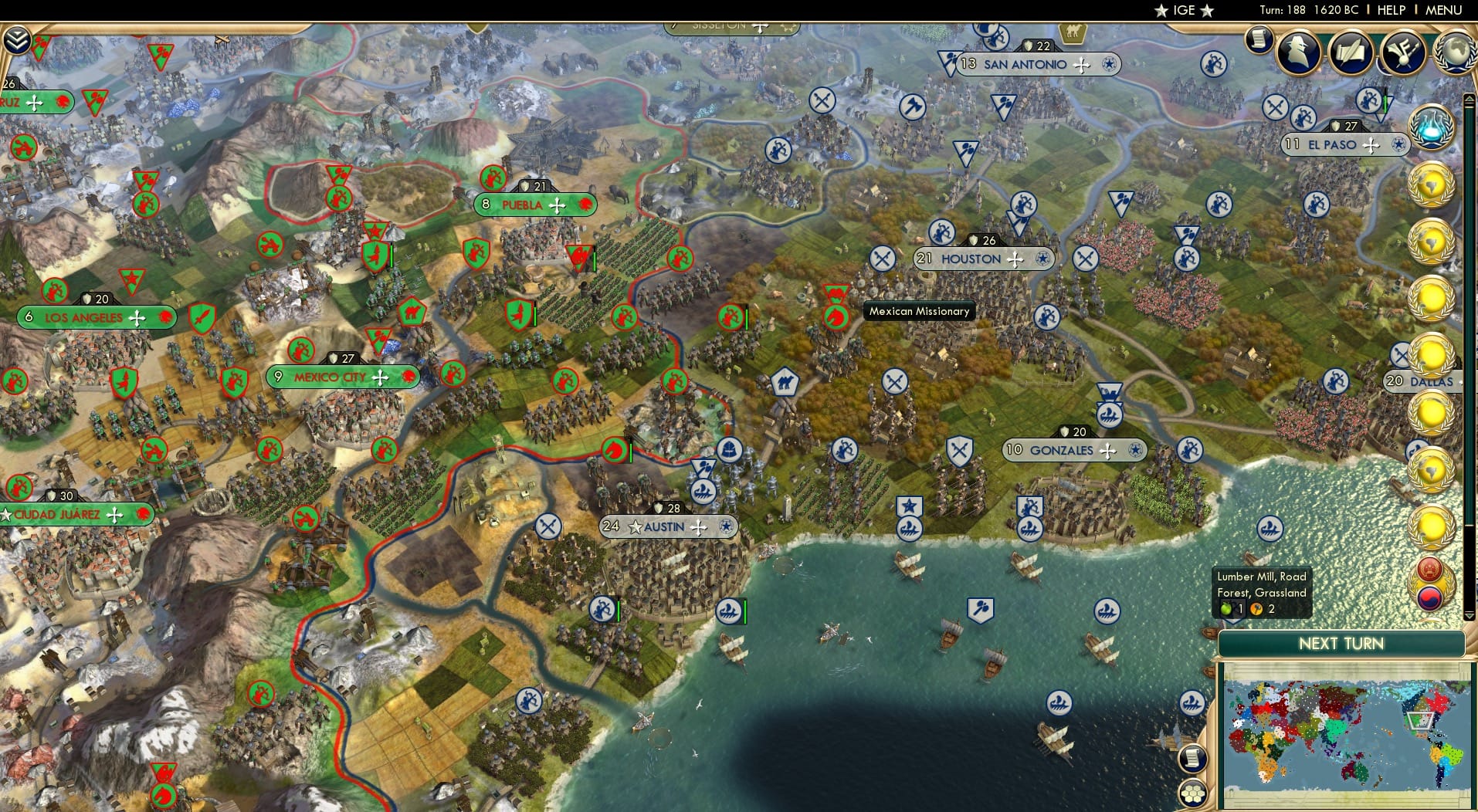Click the crossed-swords unit icon near Houston
Image resolution: width=1478 pixels, height=812 pixels.
tap(881, 258)
